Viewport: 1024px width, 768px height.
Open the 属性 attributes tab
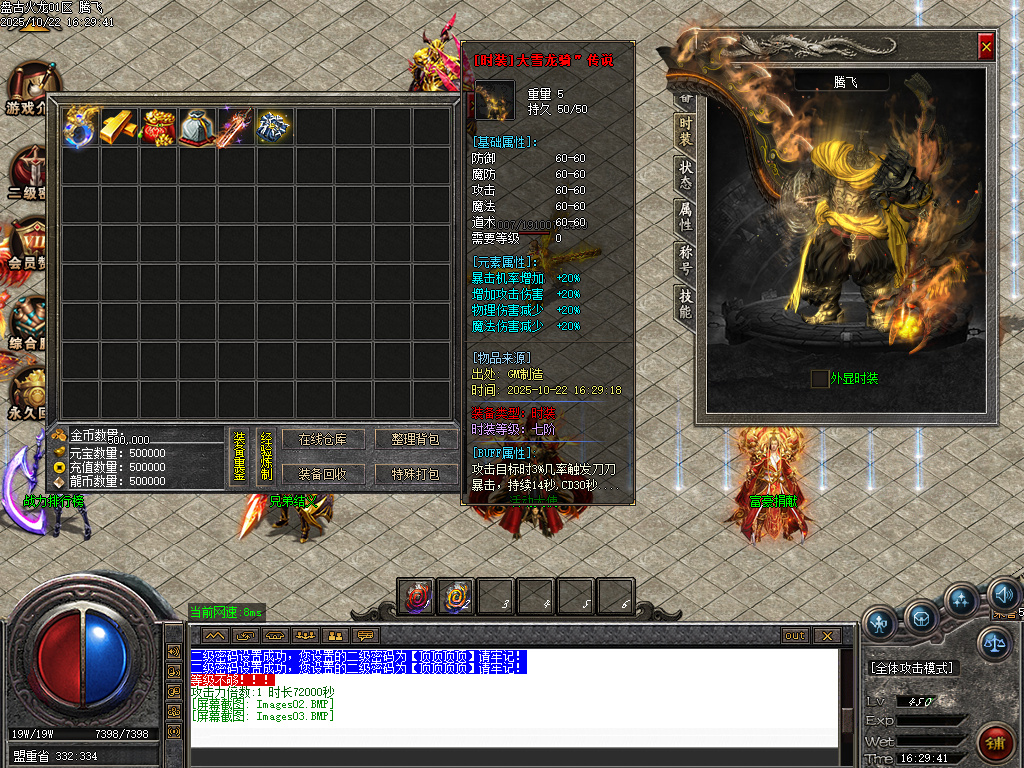685,215
